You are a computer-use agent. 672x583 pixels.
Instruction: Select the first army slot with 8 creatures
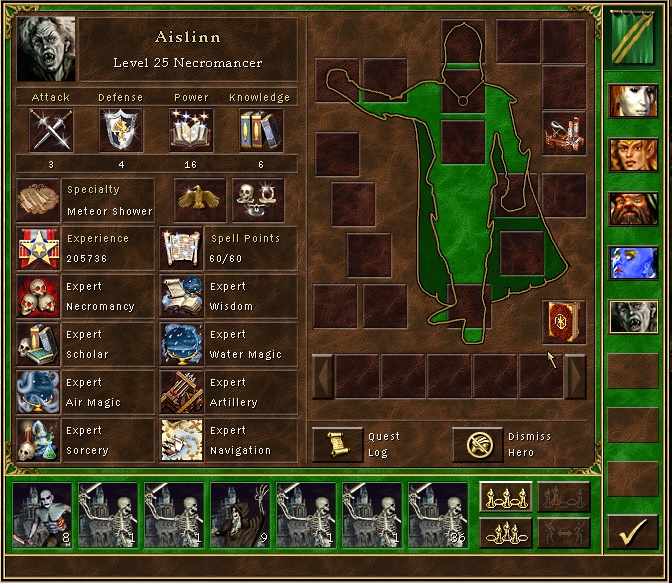coord(43,515)
